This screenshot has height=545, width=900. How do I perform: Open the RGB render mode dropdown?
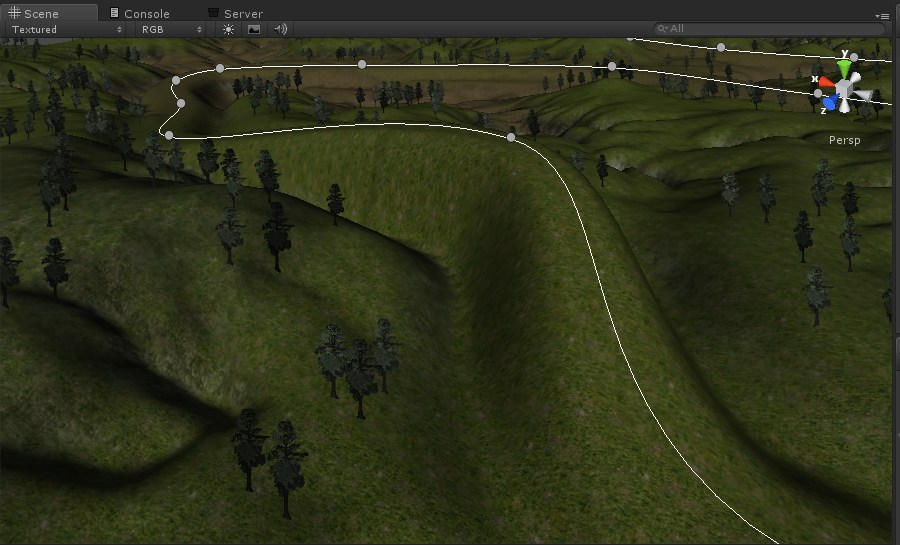coord(171,29)
